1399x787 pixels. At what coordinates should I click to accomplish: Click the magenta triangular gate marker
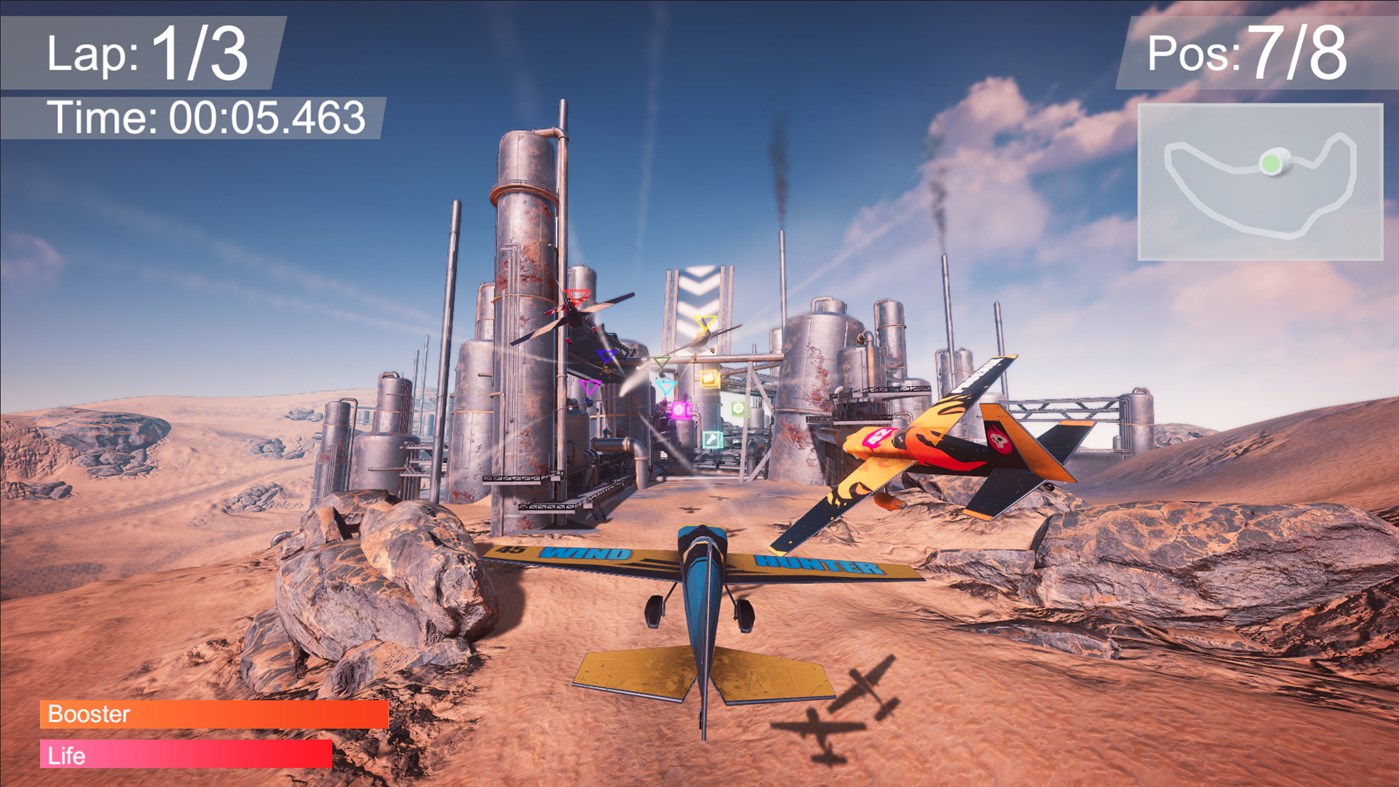coord(588,385)
